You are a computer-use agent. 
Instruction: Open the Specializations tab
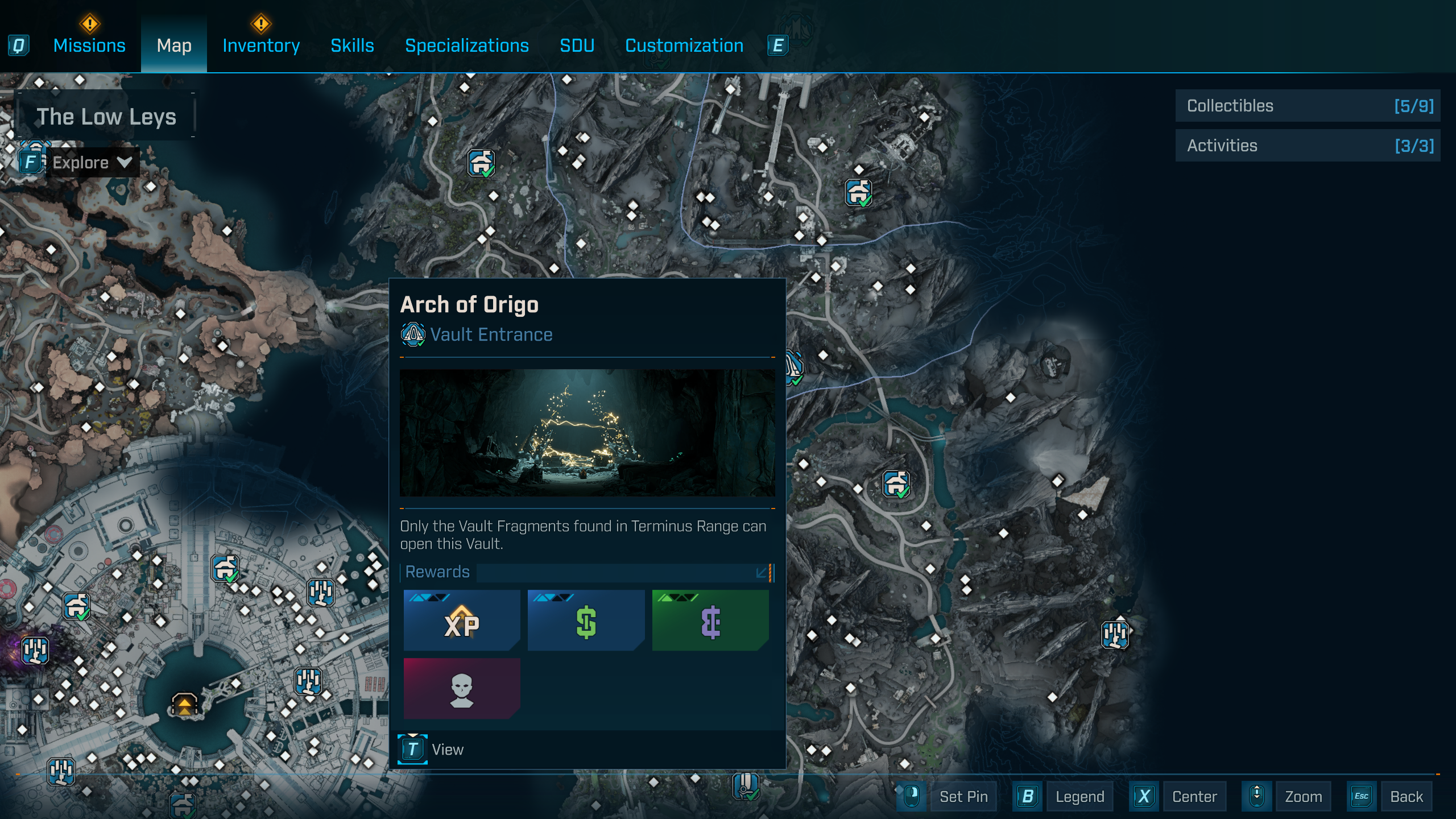pyautogui.click(x=466, y=45)
